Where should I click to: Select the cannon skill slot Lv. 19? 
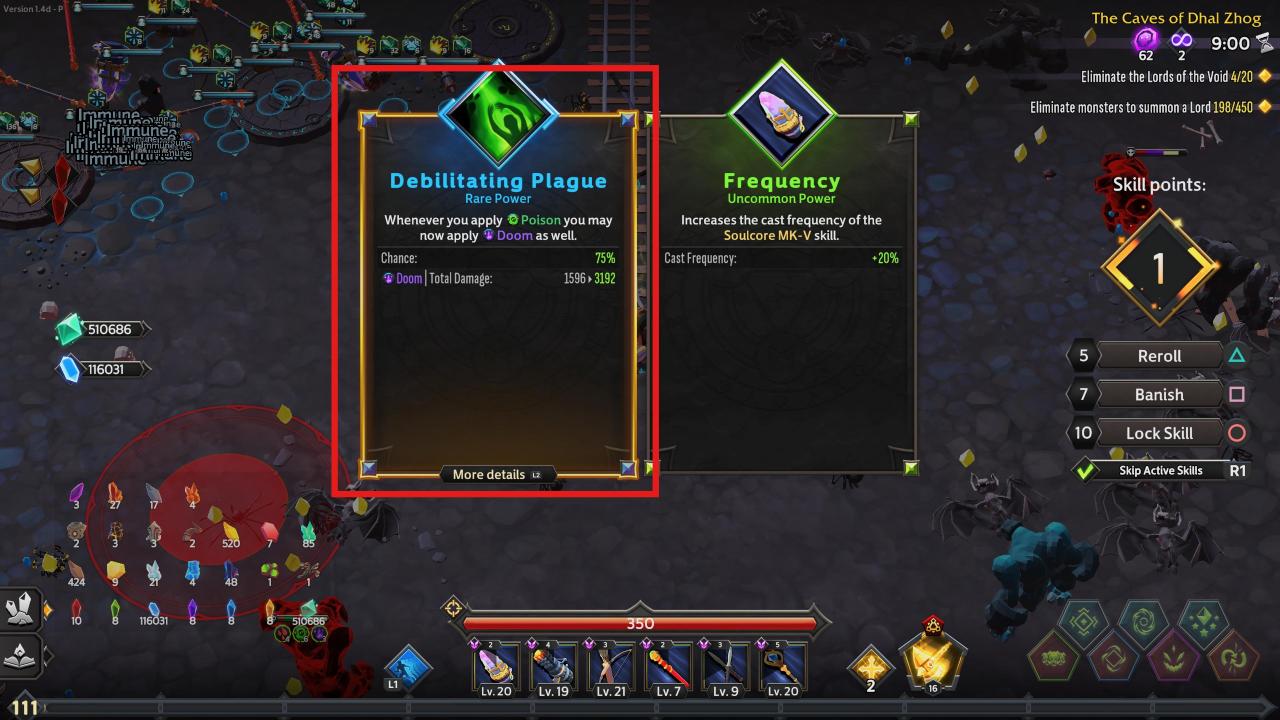(553, 666)
